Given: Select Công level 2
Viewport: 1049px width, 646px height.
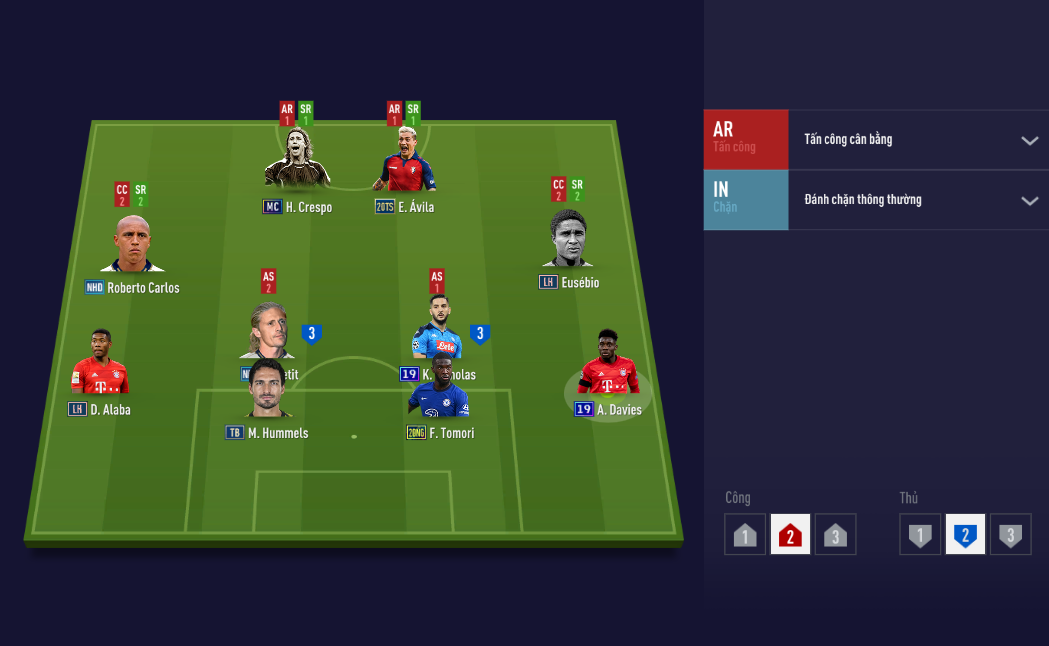Looking at the screenshot, I should (790, 535).
